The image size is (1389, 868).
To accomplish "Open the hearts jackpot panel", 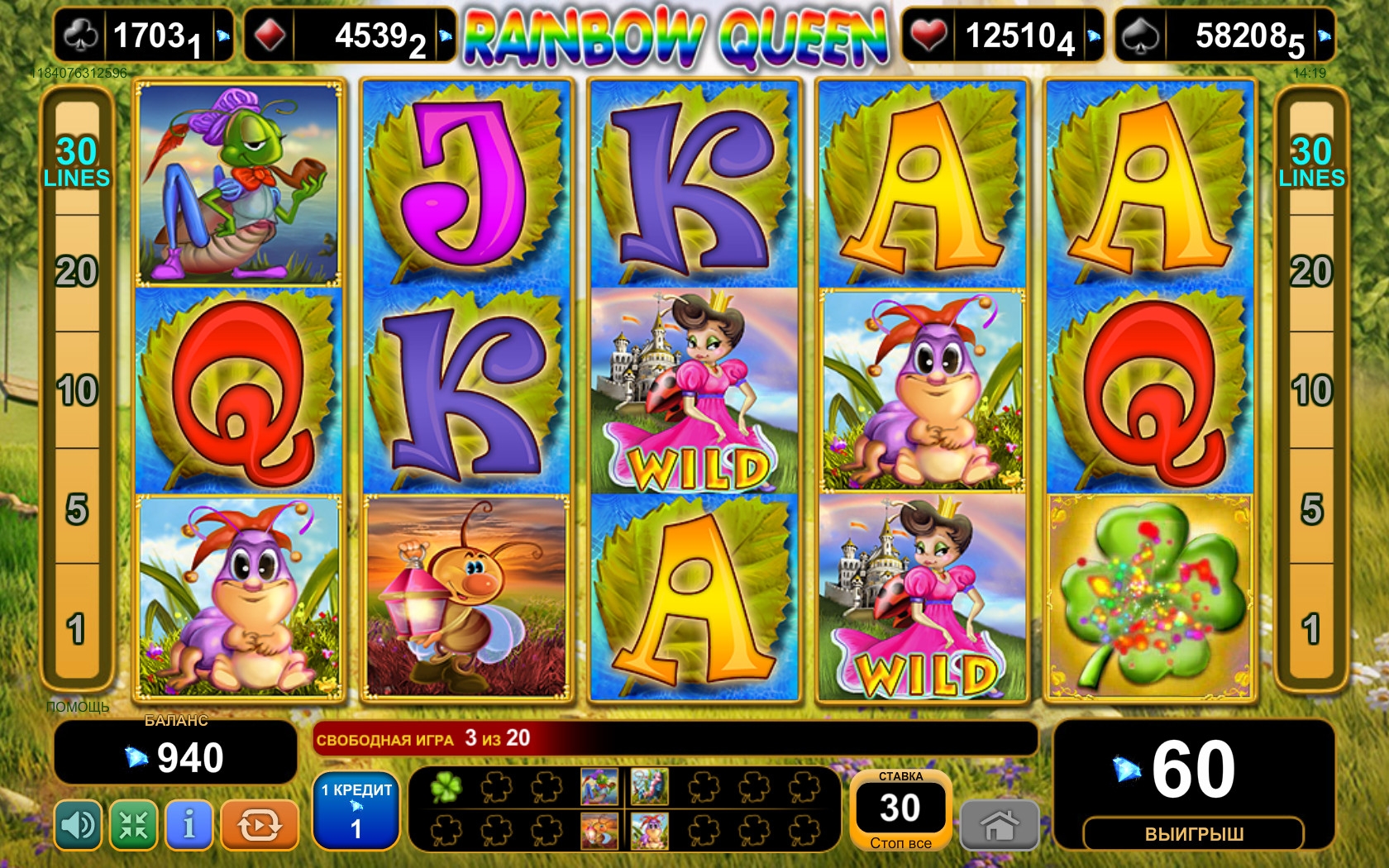I will 1003,36.
